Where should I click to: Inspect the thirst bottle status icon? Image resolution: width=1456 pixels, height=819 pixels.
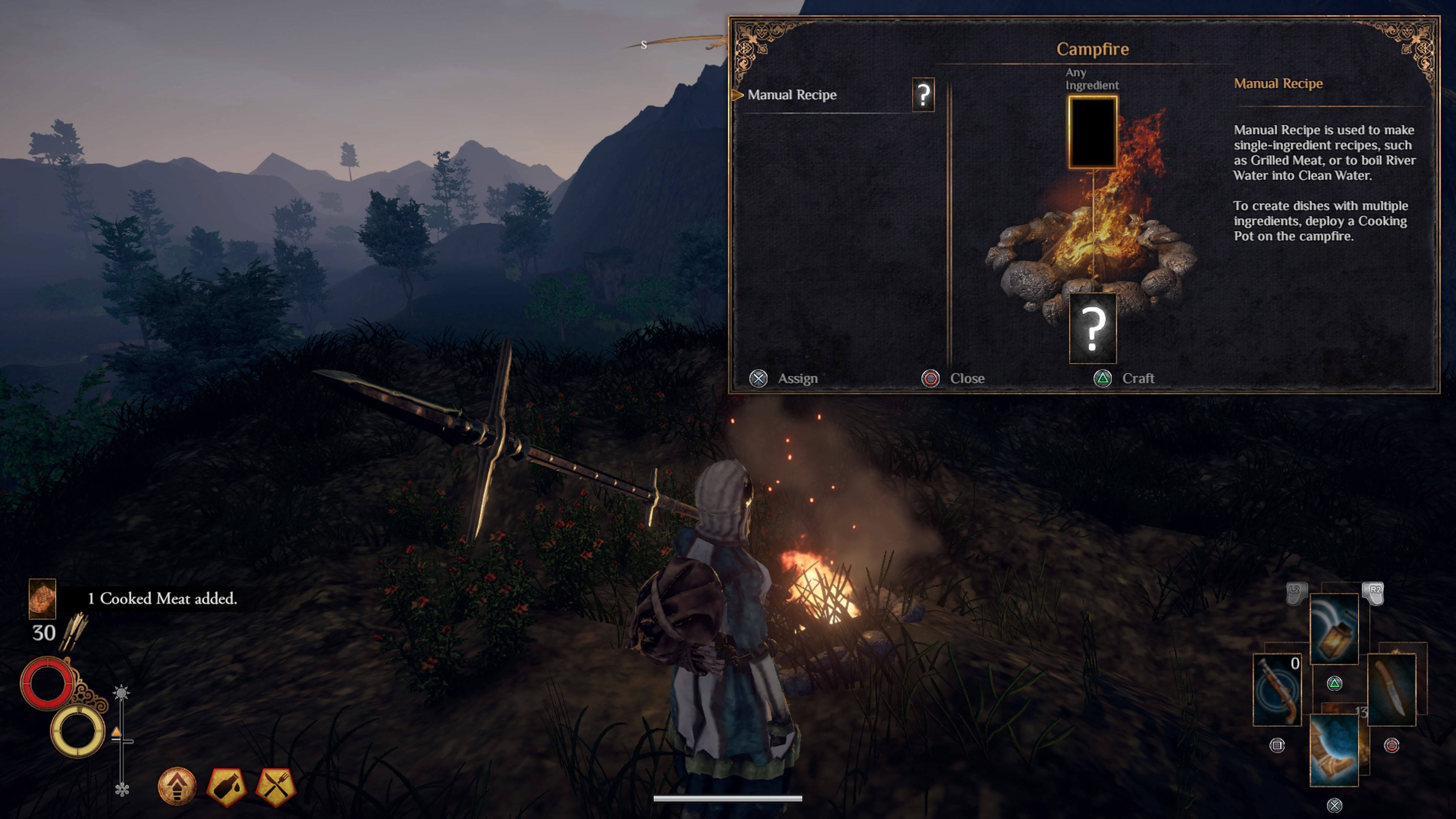pos(227,785)
